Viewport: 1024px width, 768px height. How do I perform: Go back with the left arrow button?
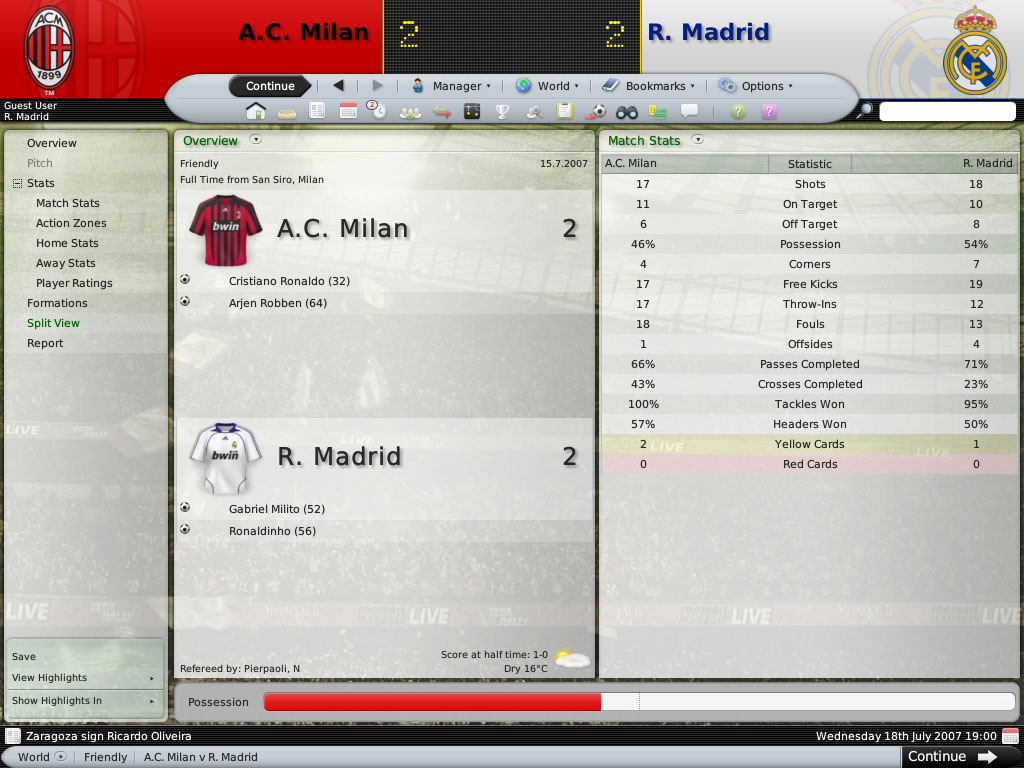[338, 86]
